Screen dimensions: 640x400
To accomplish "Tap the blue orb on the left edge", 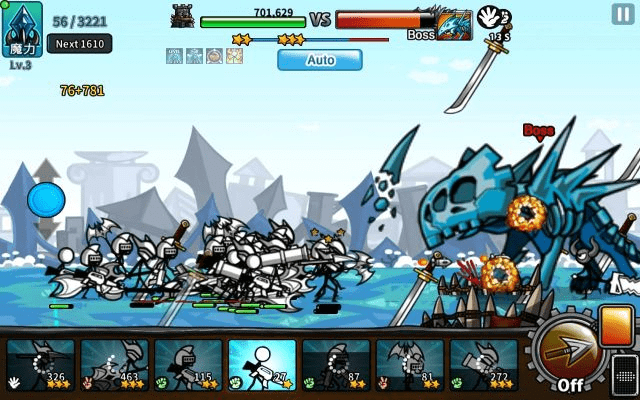I will tap(45, 200).
